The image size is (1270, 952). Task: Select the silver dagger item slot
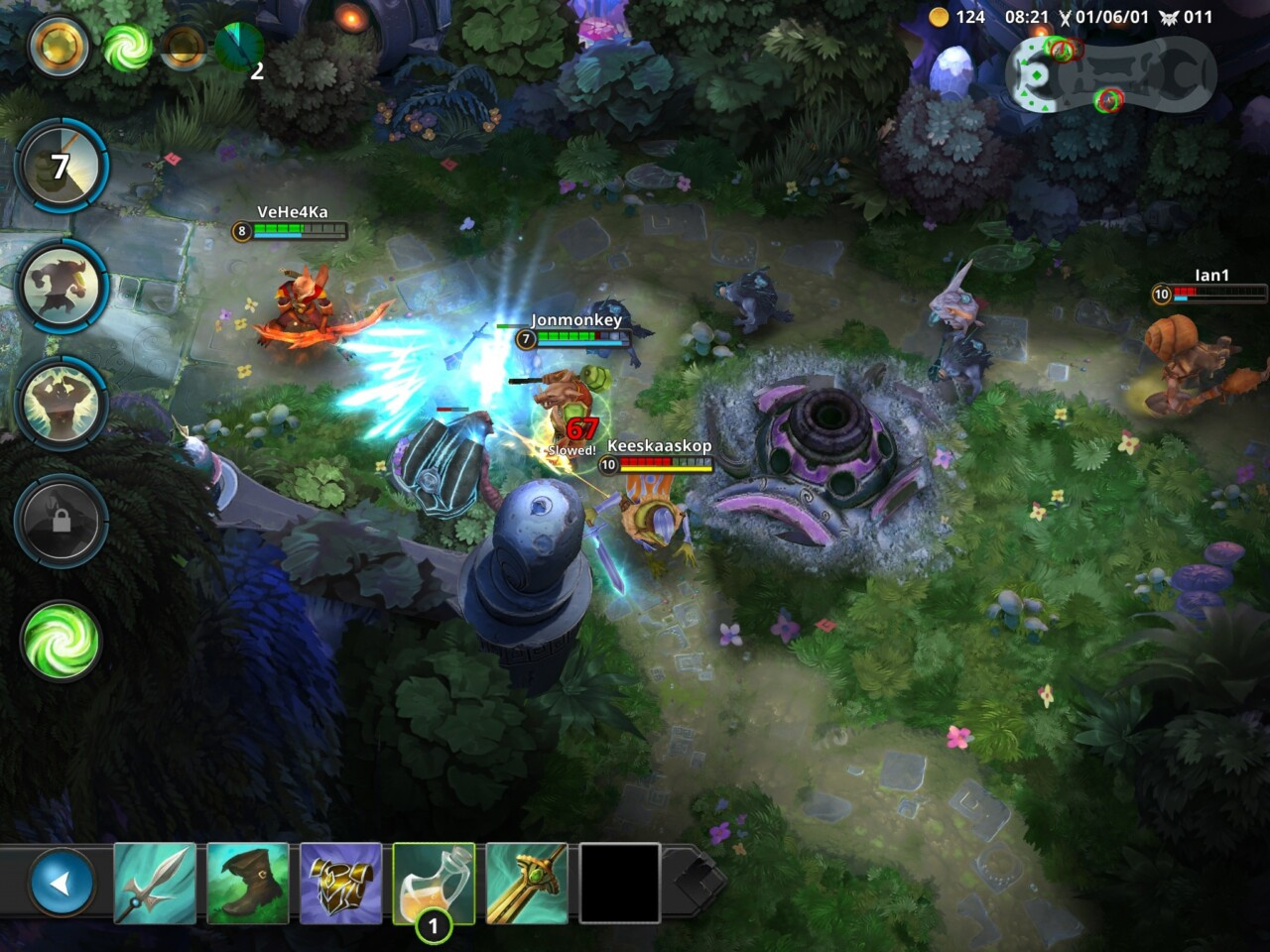(x=155, y=883)
